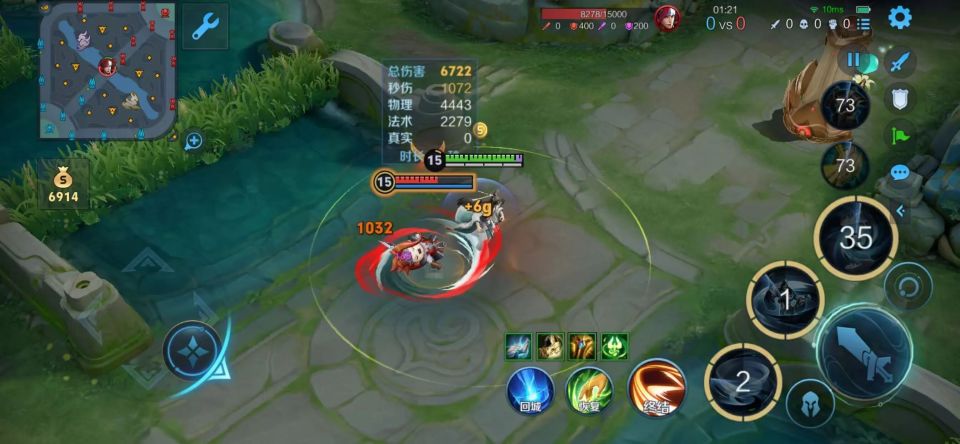Activate the skill showing cooldown 1
The image size is (960, 444).
pos(785,300)
